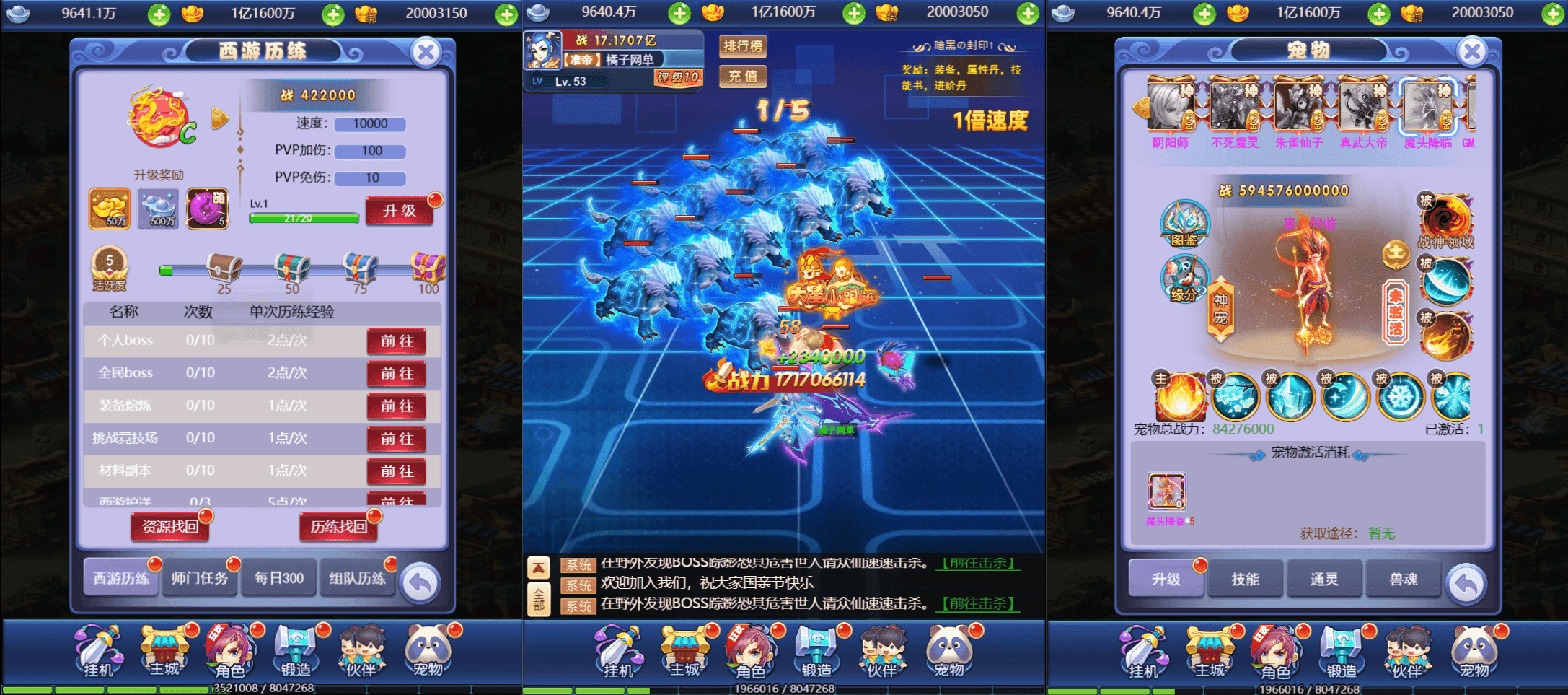The image size is (1568, 695).
Task: Click 前往 beside 个人boss
Action: coord(397,341)
